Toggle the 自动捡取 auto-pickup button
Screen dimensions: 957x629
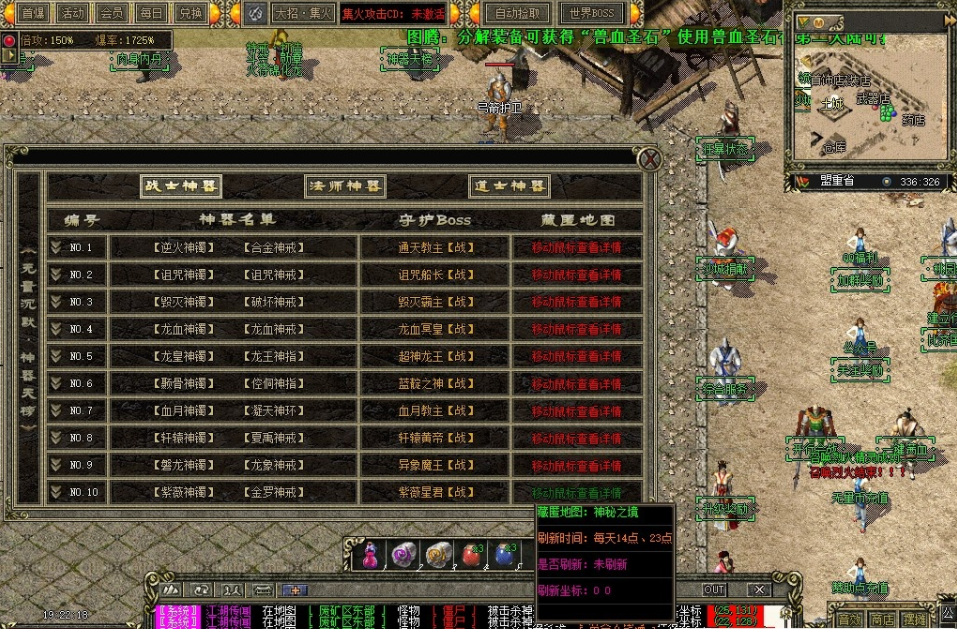pyautogui.click(x=516, y=13)
